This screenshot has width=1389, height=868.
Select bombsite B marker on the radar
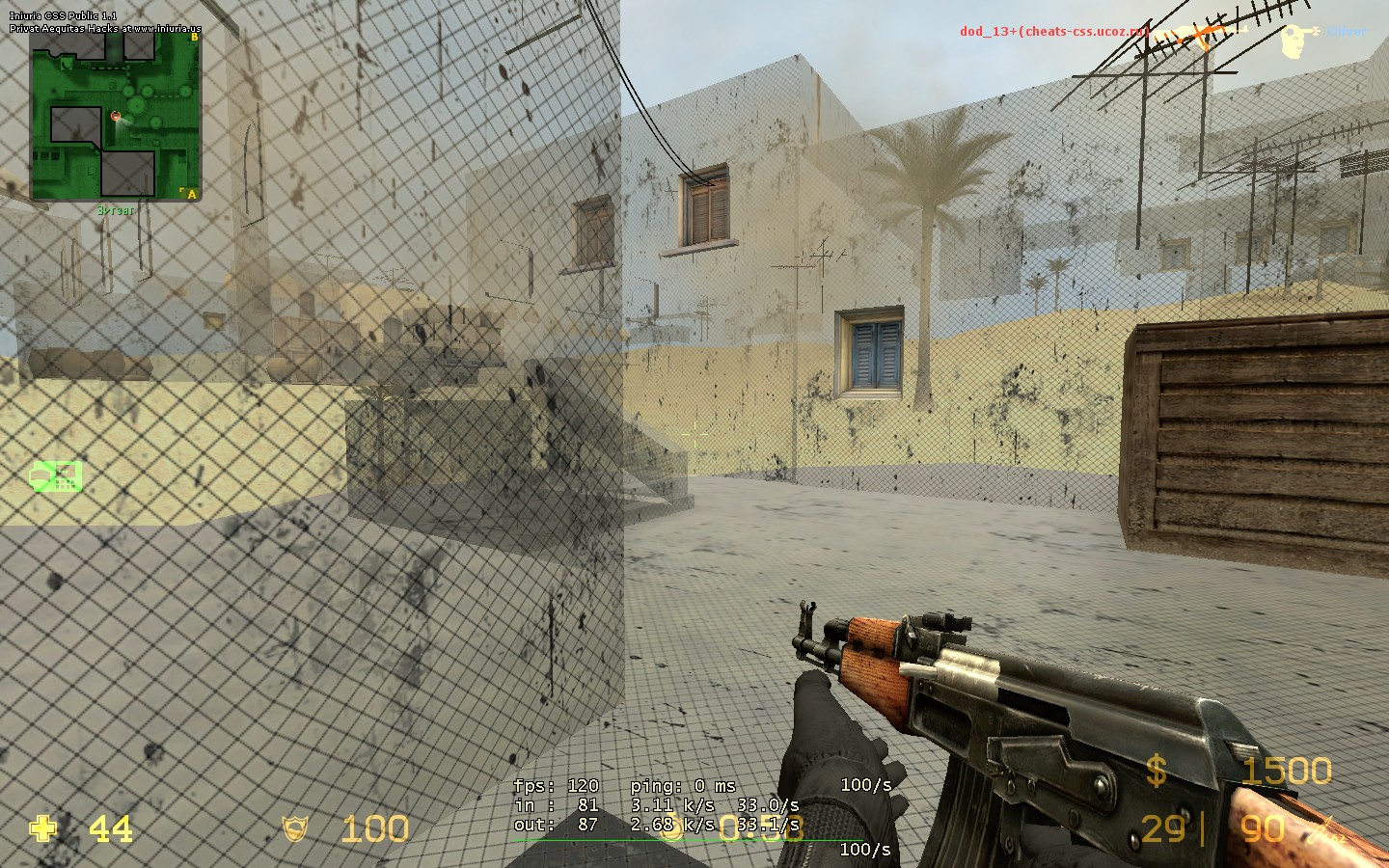[195, 38]
